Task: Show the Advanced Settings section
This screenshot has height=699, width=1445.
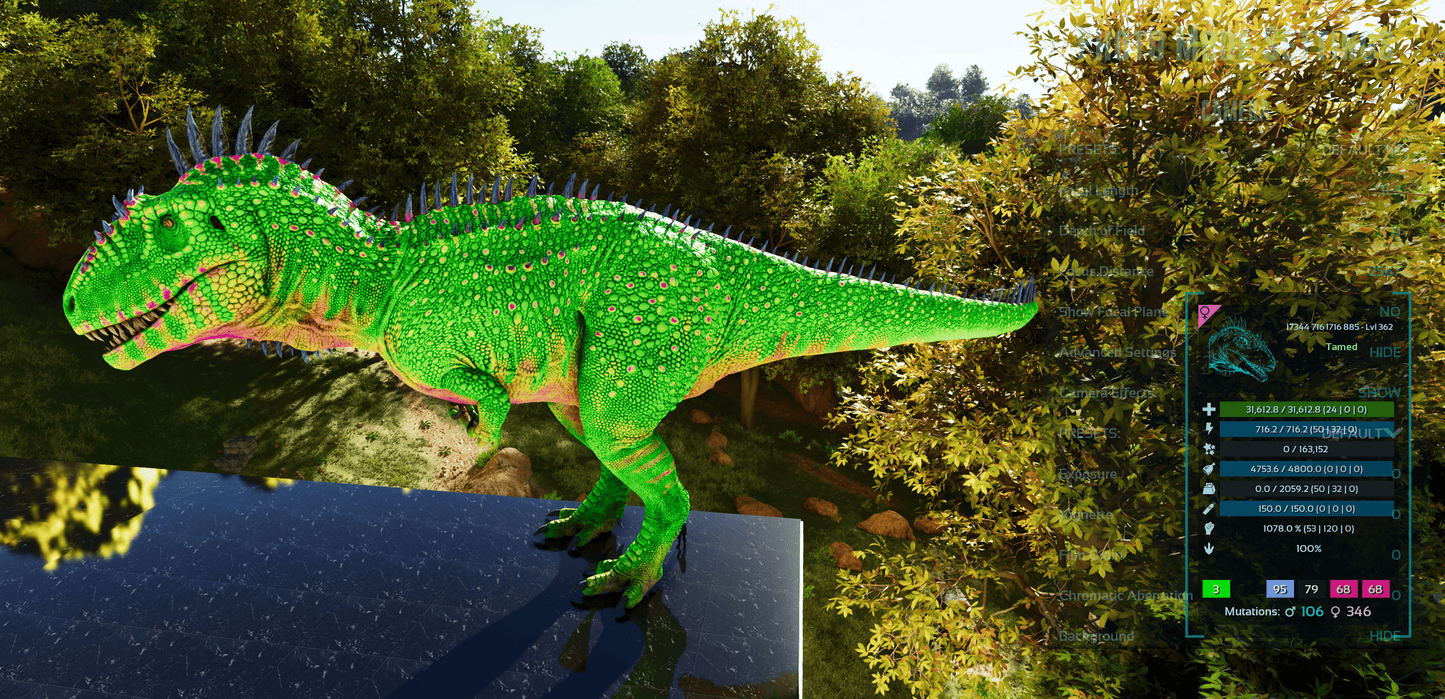Action: coord(1384,352)
